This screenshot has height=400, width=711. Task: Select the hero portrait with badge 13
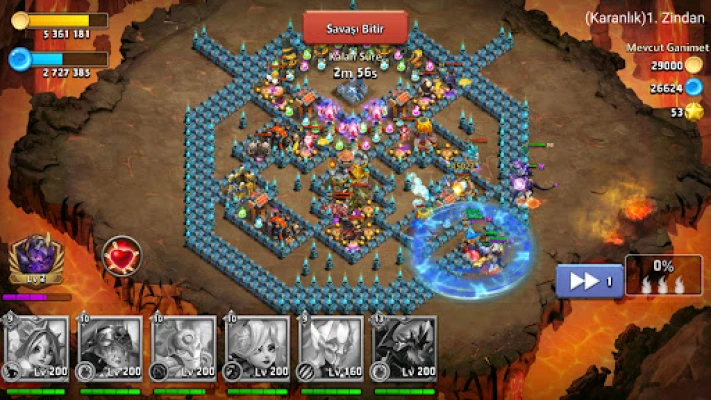405,349
